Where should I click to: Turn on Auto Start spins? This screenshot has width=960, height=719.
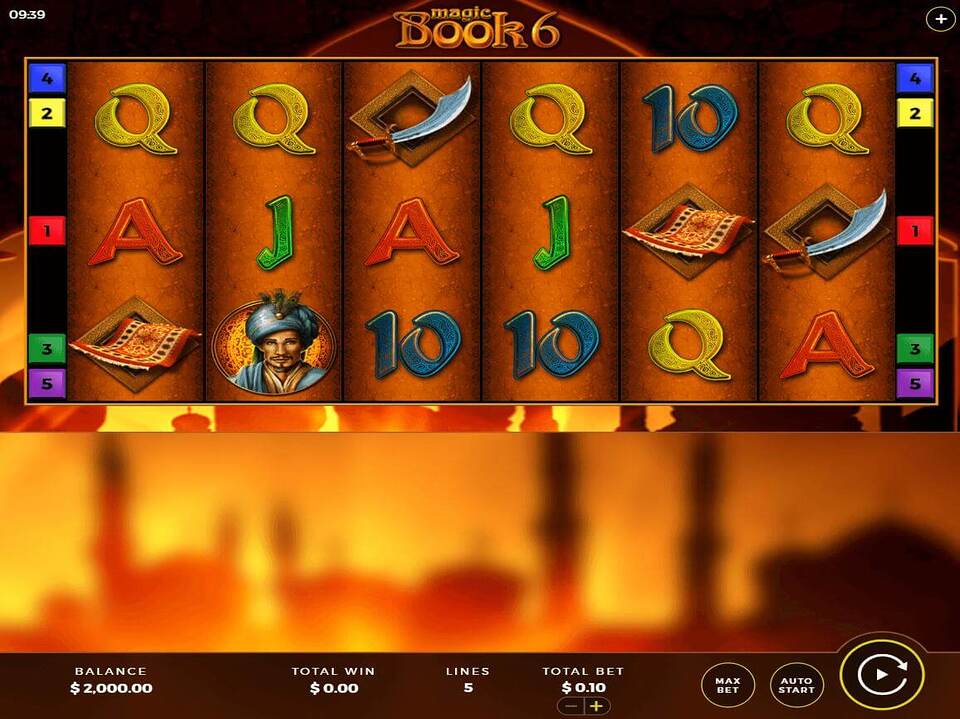pos(797,684)
